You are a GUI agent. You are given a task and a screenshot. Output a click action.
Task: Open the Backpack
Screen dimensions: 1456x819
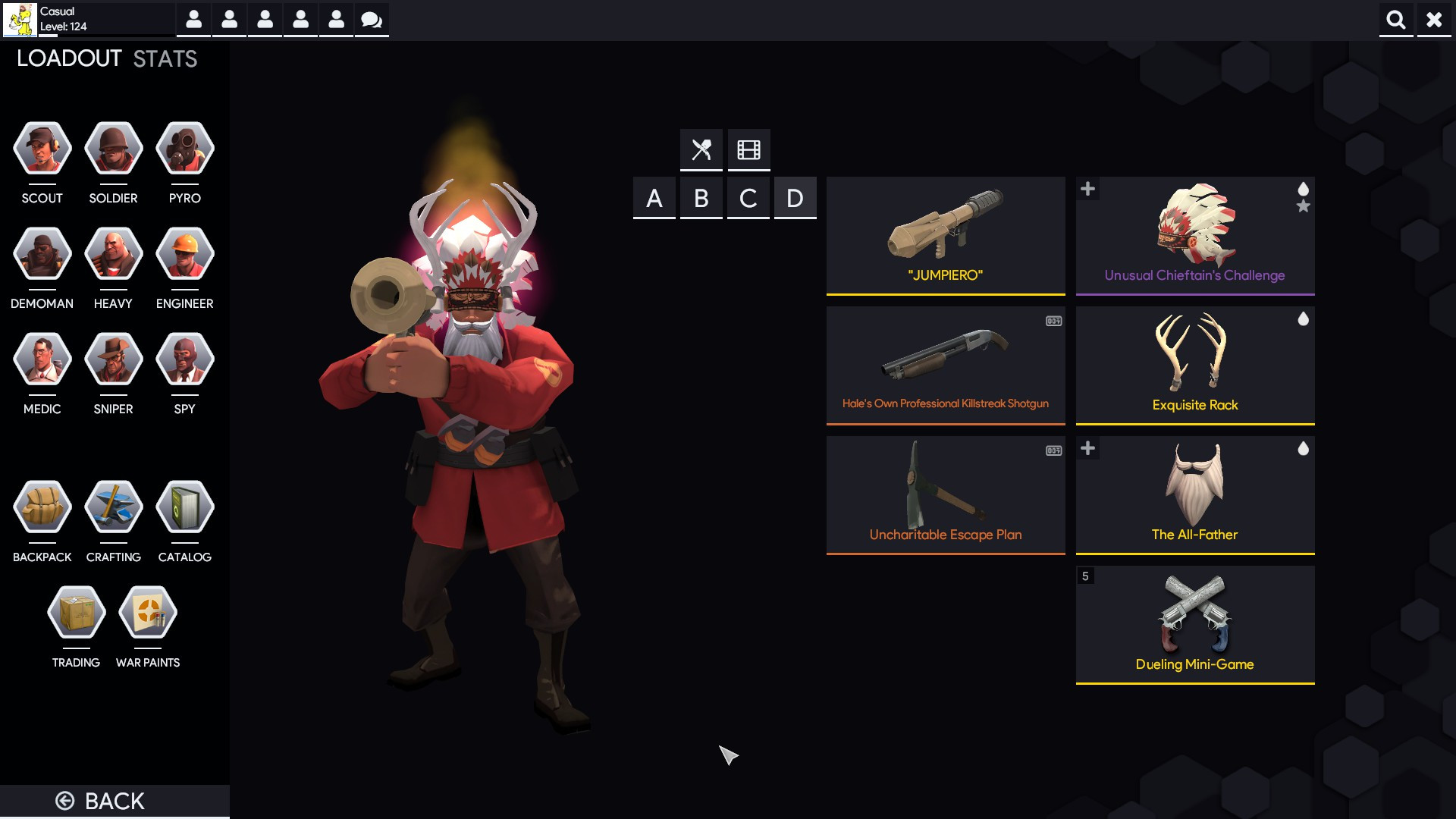42,508
